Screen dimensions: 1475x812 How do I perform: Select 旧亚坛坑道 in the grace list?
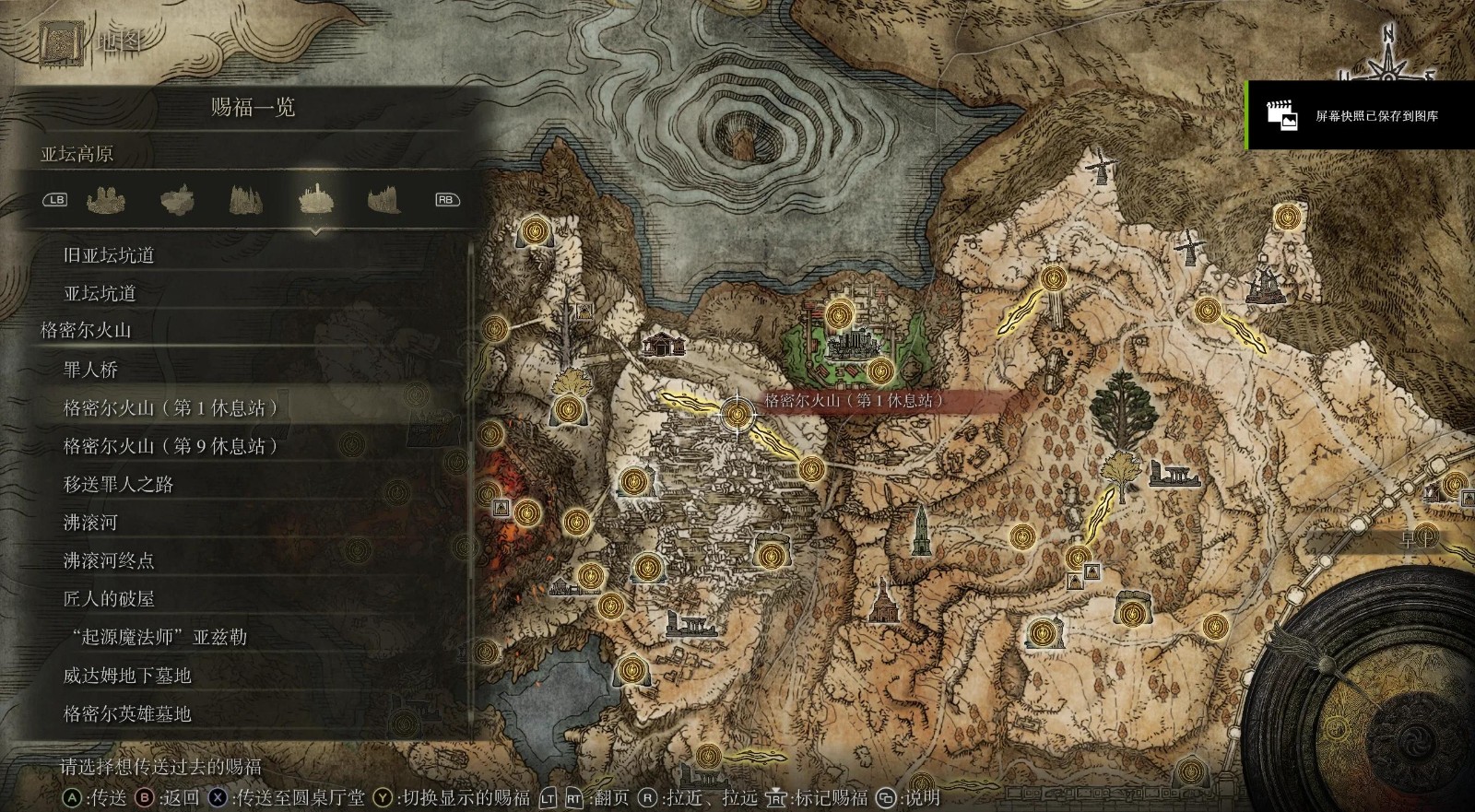pyautogui.click(x=108, y=255)
